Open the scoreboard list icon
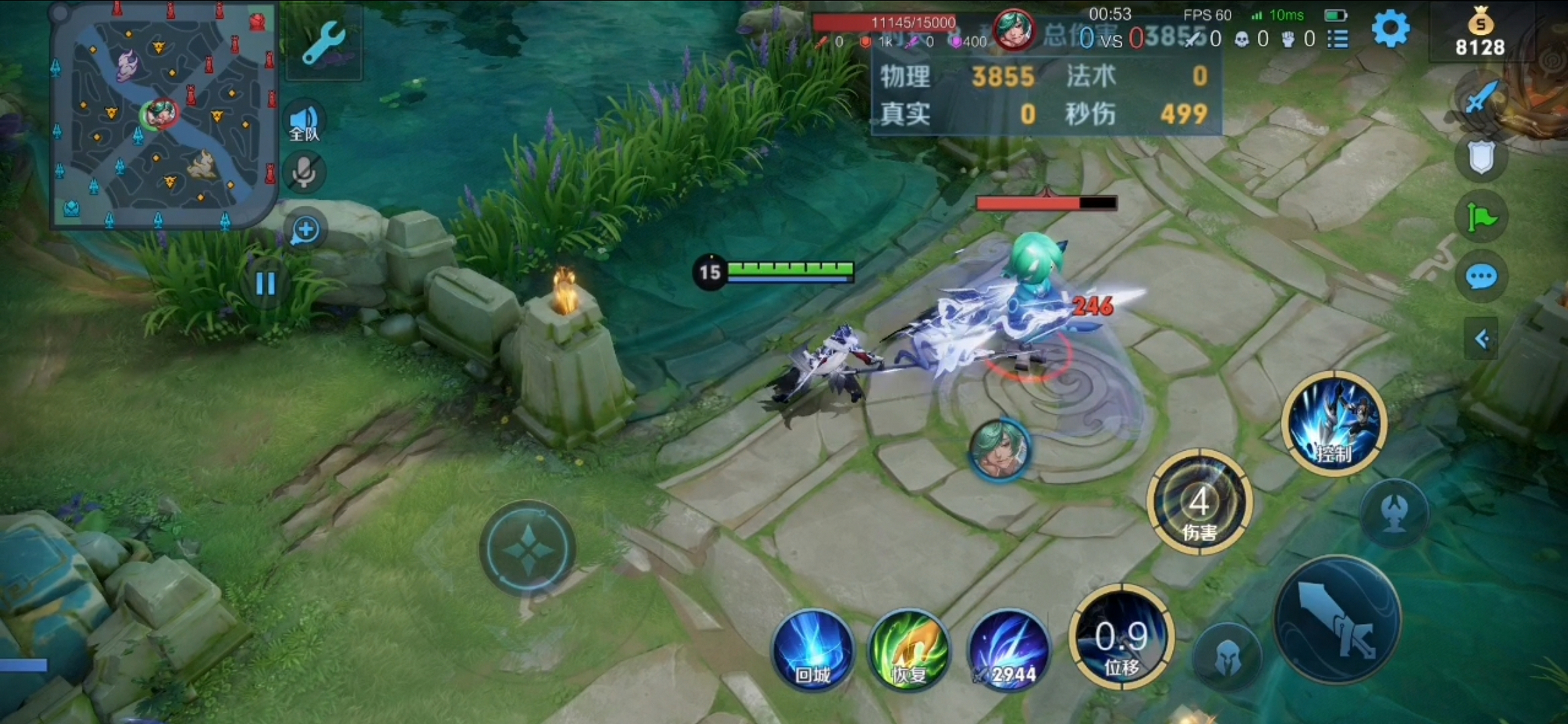This screenshot has width=1568, height=724. (1338, 40)
